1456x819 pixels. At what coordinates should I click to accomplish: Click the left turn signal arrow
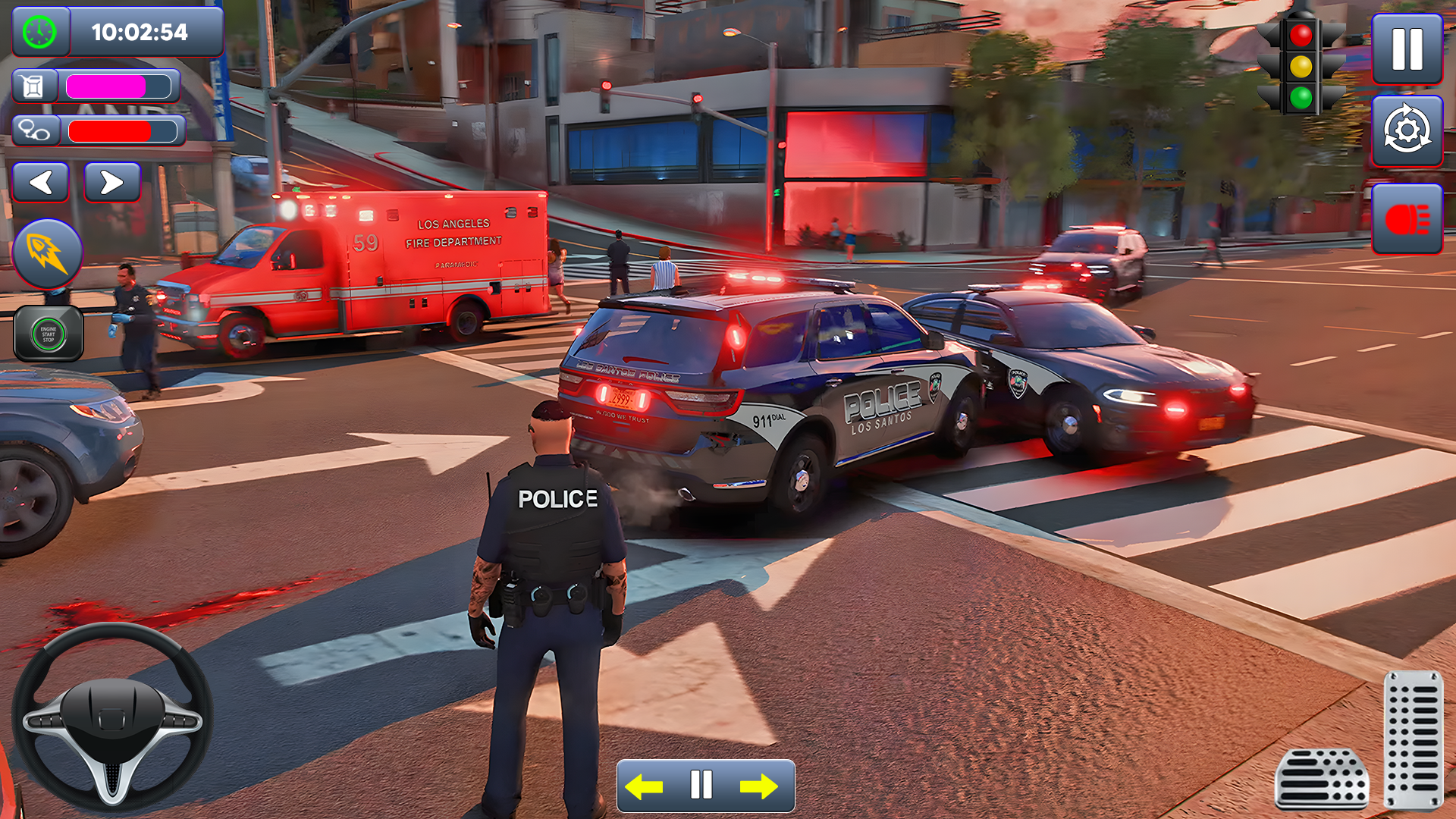tap(41, 182)
